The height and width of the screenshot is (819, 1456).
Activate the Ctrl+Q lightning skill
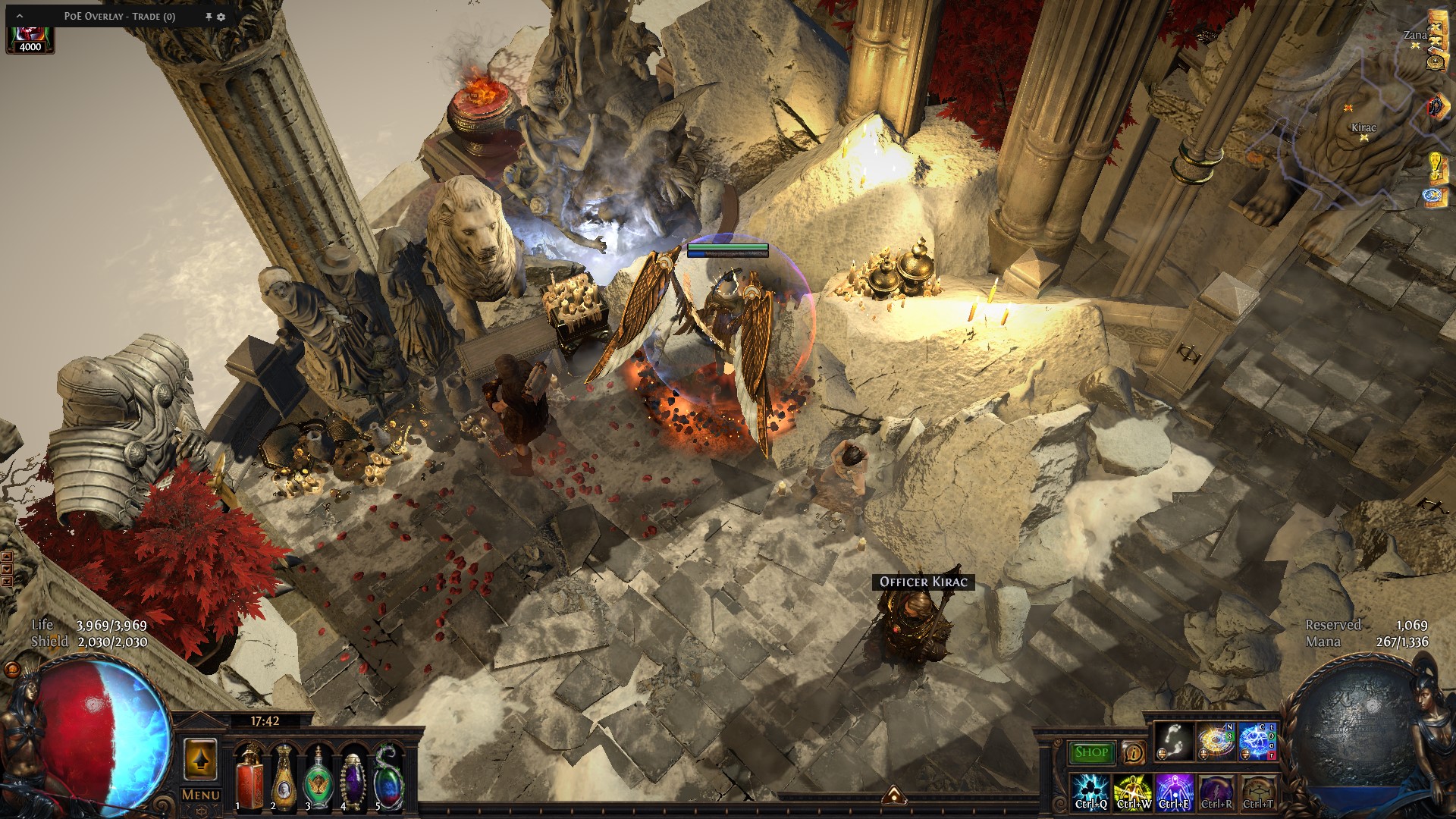pos(1091,792)
